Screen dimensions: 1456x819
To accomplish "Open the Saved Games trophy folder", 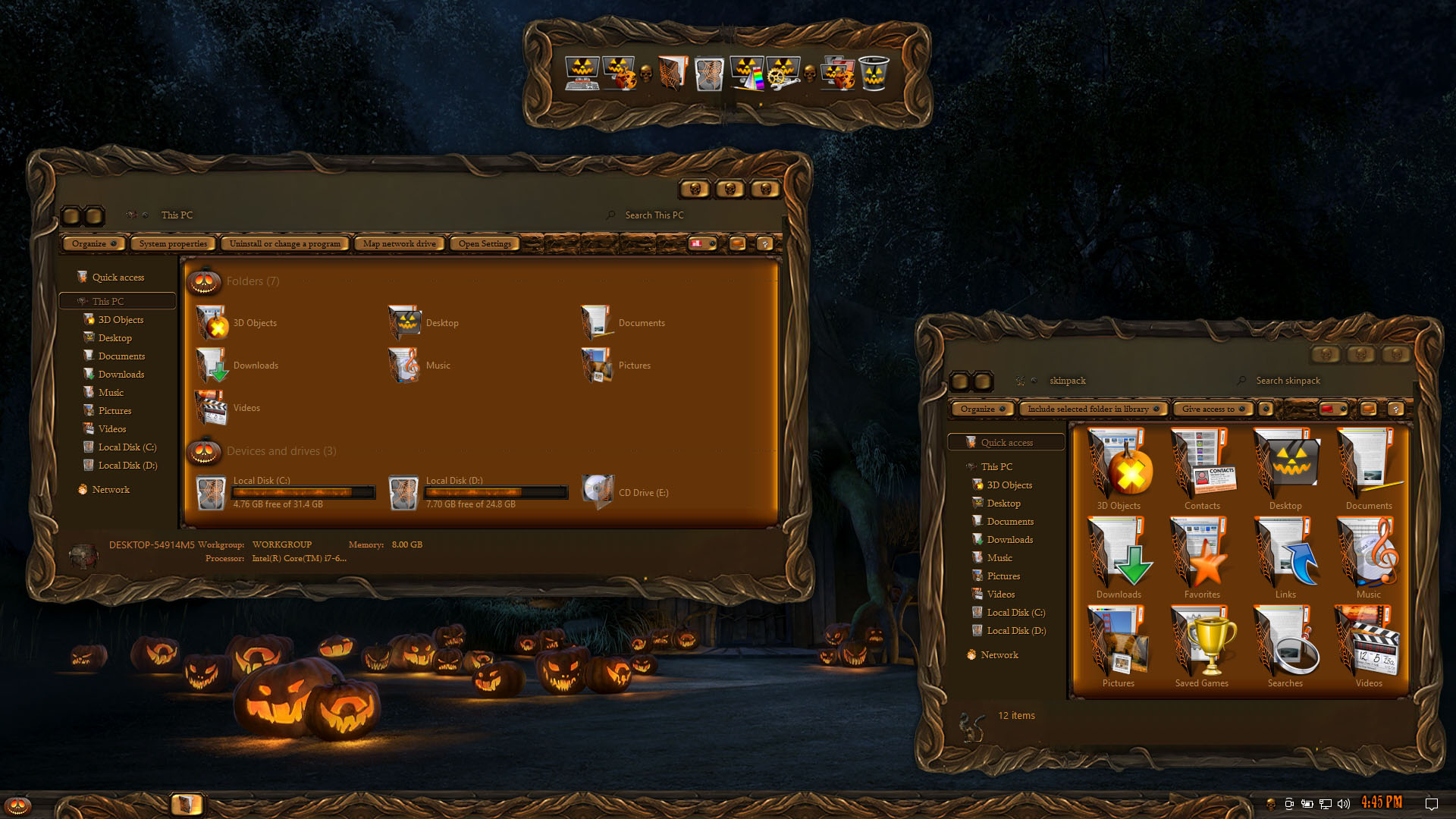I will (1202, 646).
